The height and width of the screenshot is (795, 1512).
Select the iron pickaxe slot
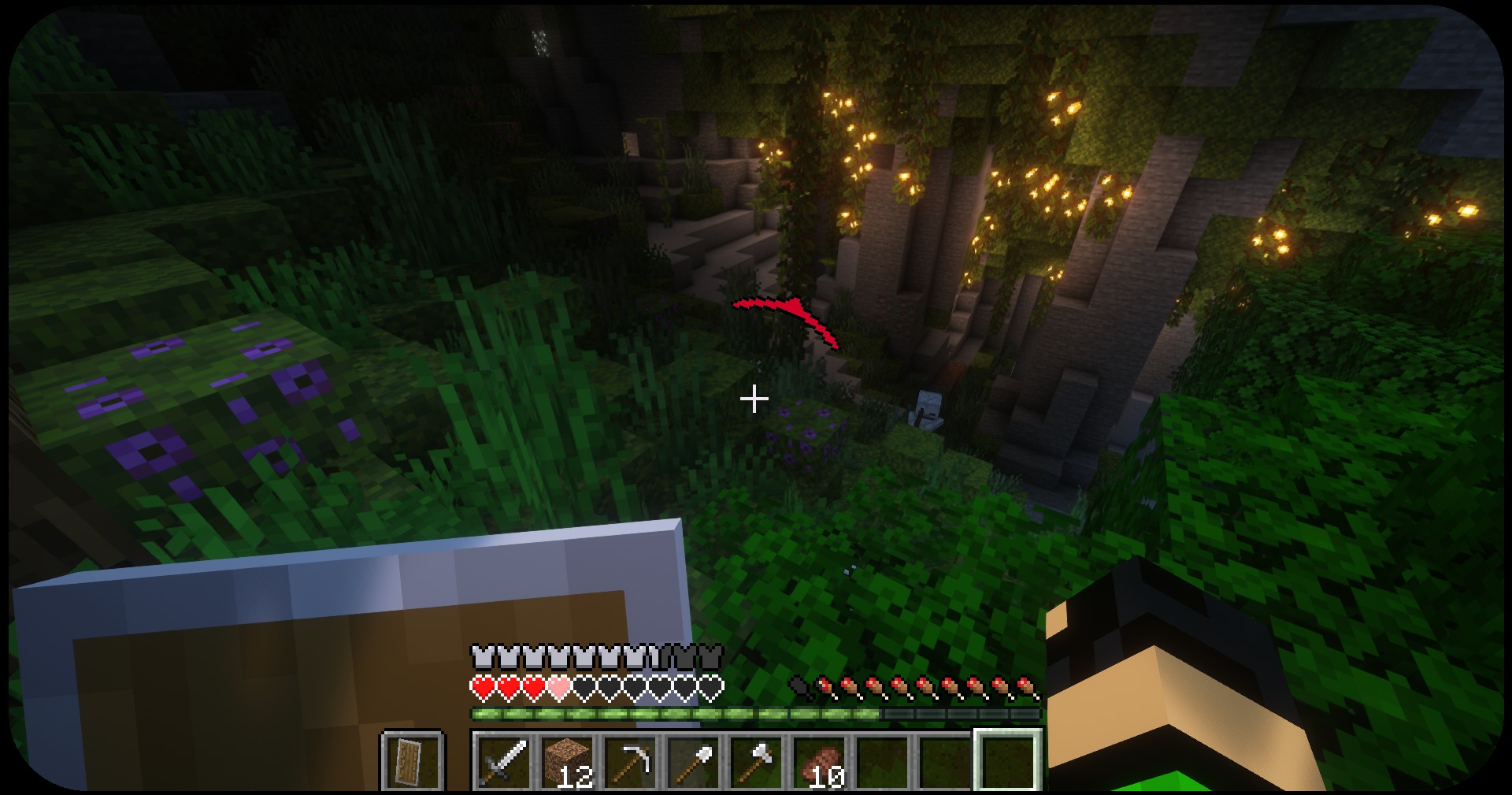[630, 760]
